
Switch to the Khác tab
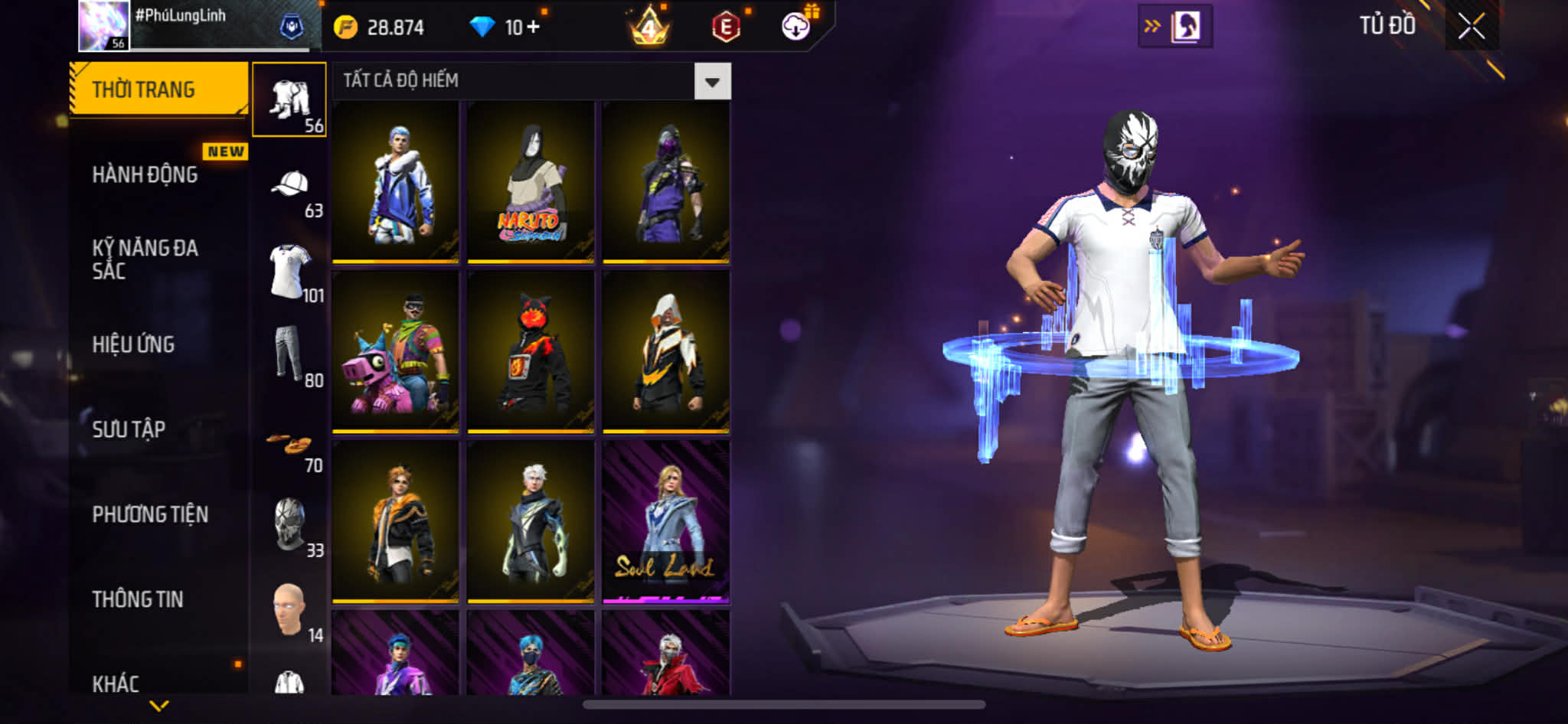pos(116,683)
